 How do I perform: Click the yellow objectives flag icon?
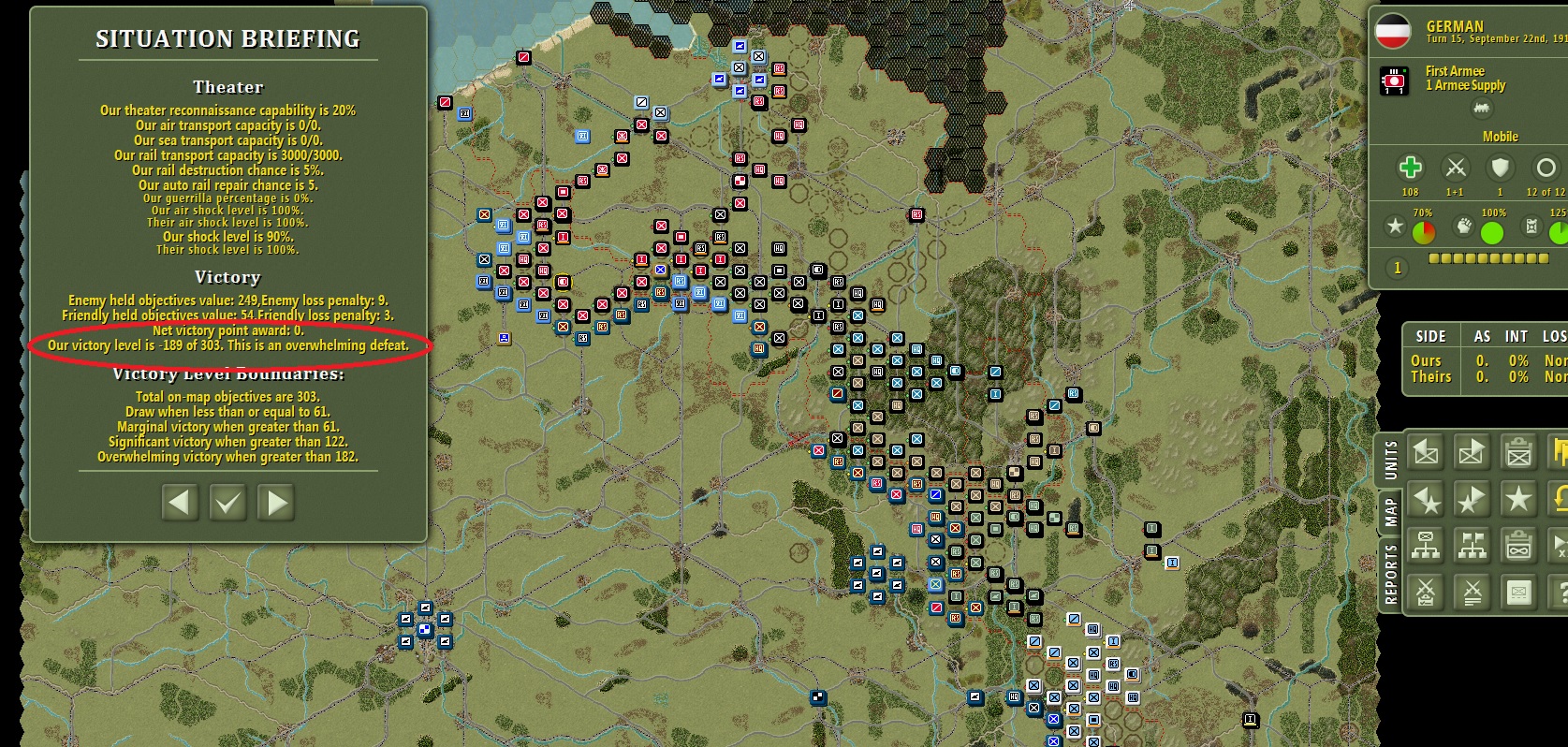[1561, 451]
